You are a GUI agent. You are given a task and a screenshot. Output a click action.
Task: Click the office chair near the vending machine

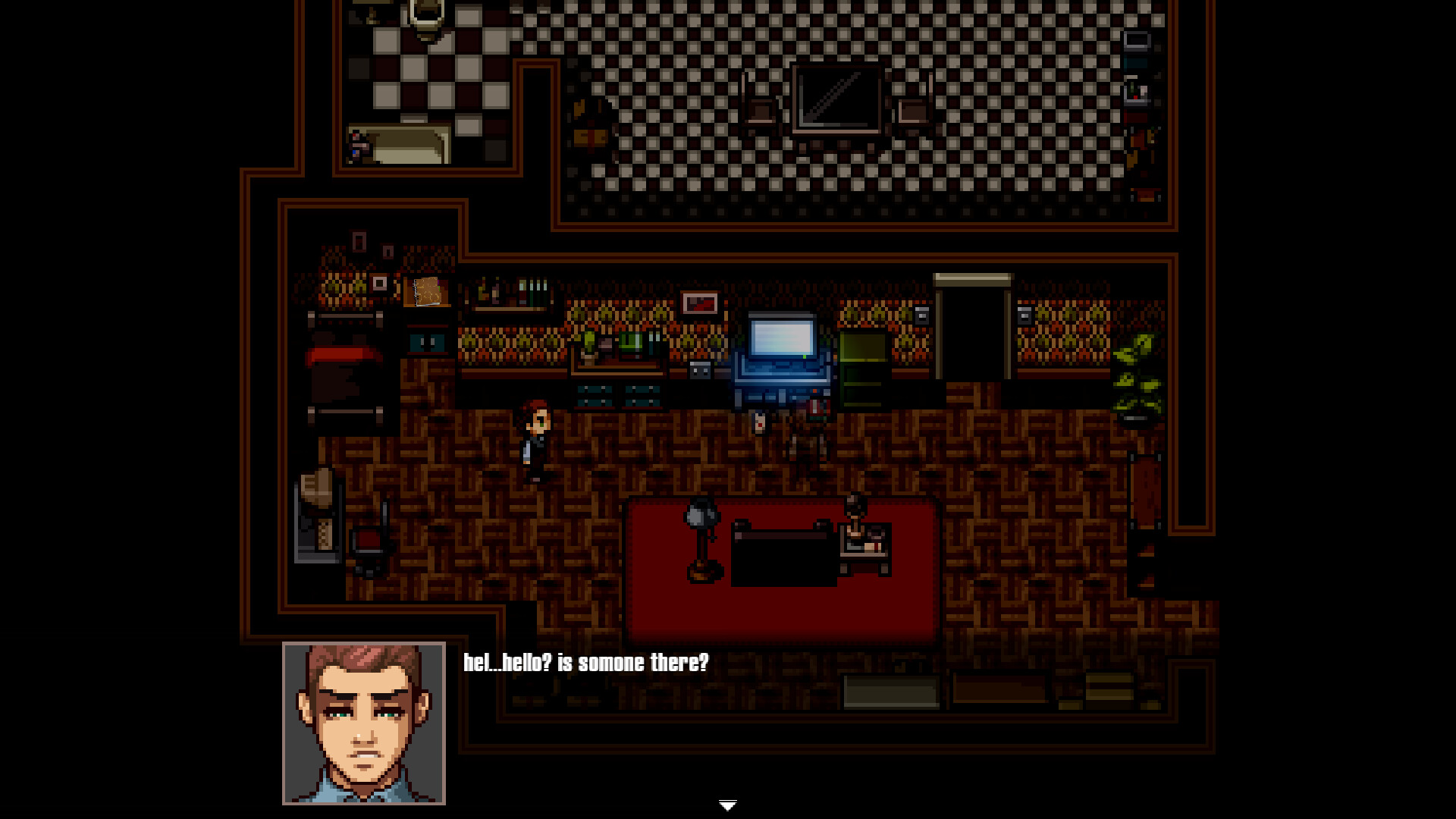click(369, 542)
